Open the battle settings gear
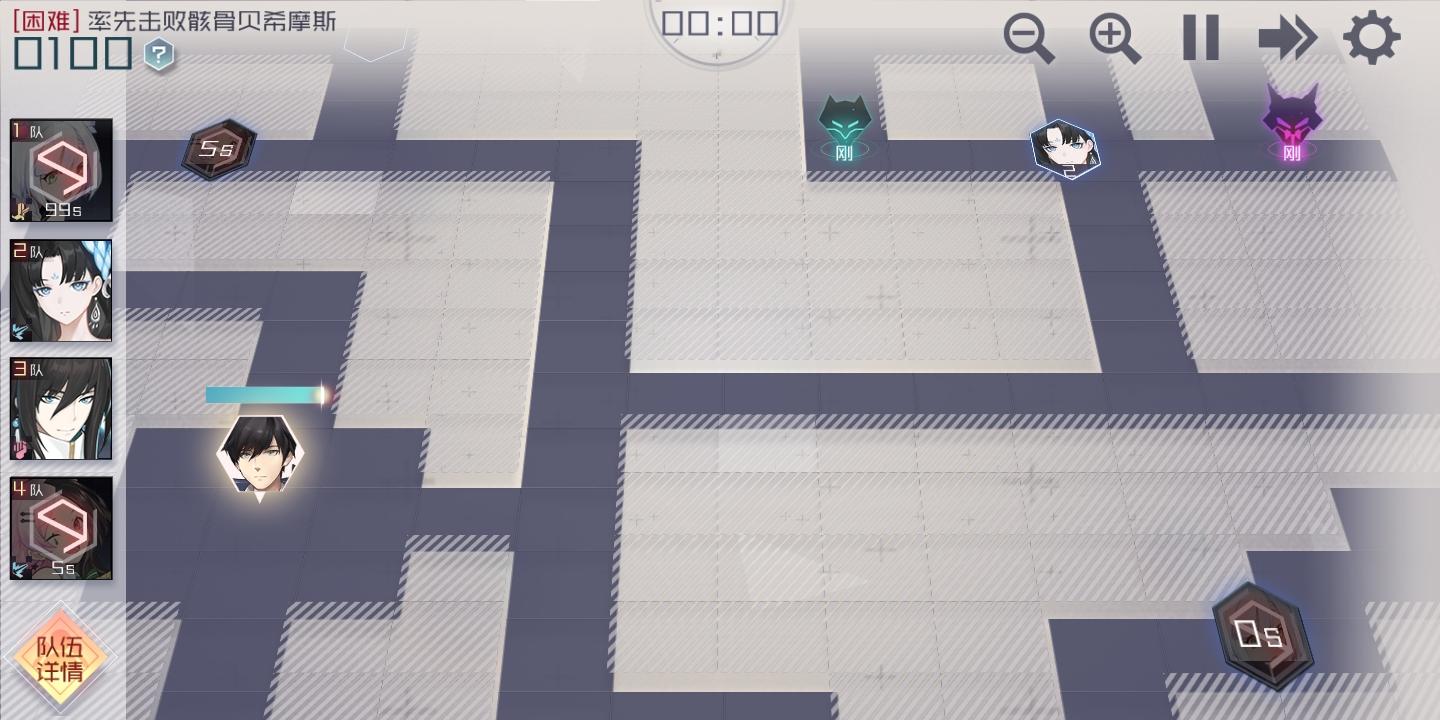The height and width of the screenshot is (720, 1440). click(x=1372, y=38)
